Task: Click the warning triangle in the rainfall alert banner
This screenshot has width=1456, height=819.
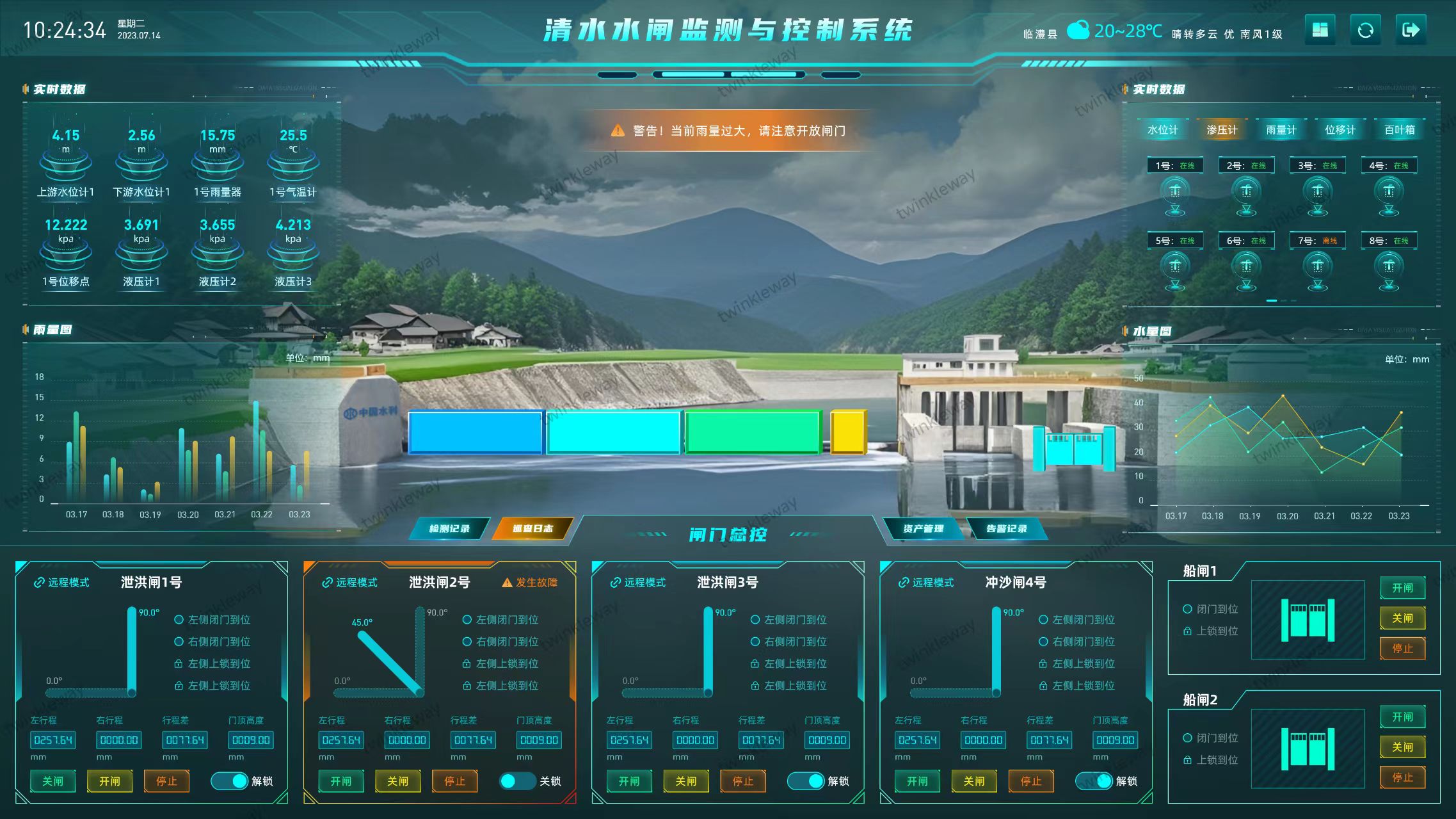Action: [618, 131]
